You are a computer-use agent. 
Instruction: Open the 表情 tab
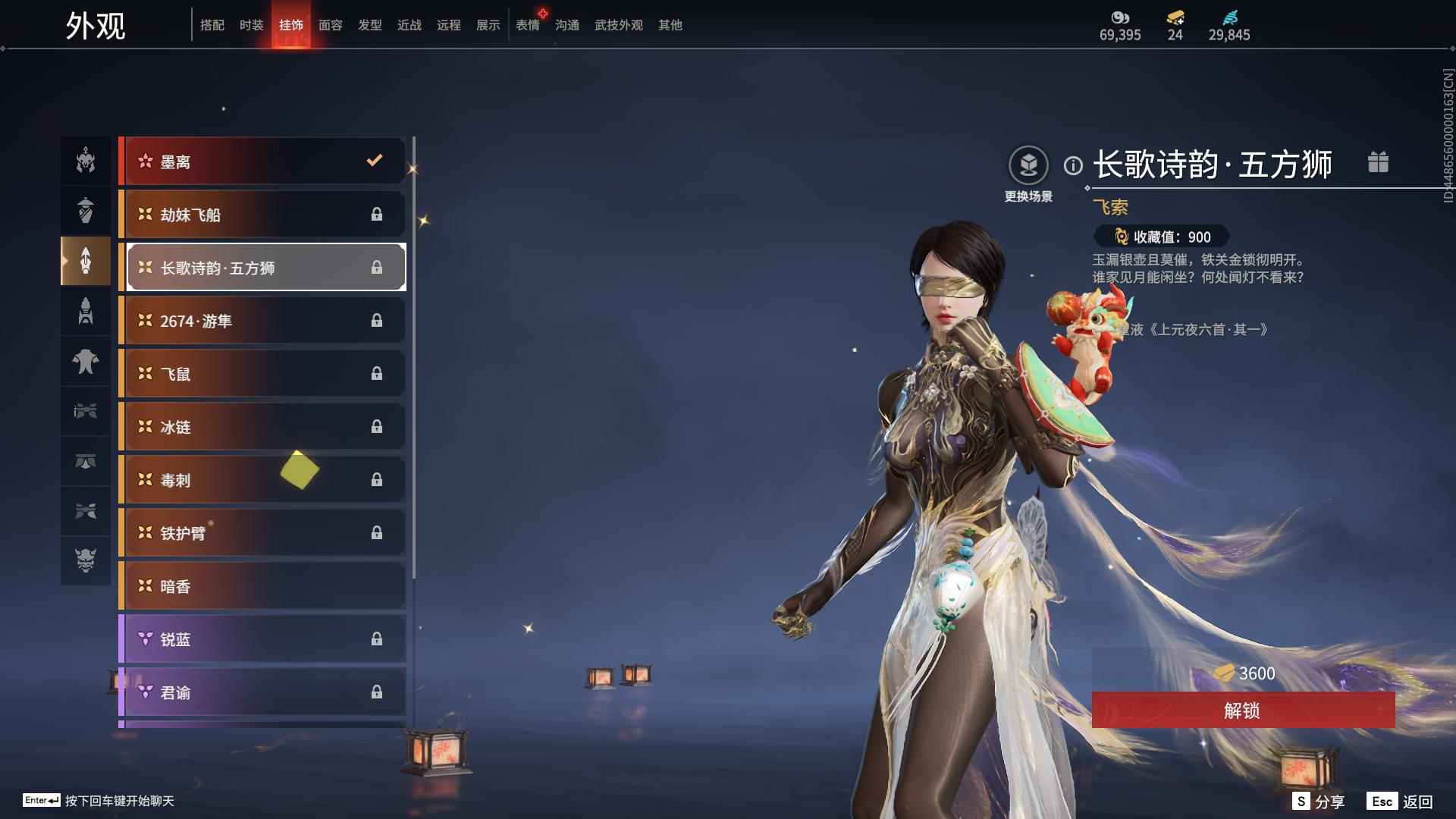pyautogui.click(x=527, y=25)
